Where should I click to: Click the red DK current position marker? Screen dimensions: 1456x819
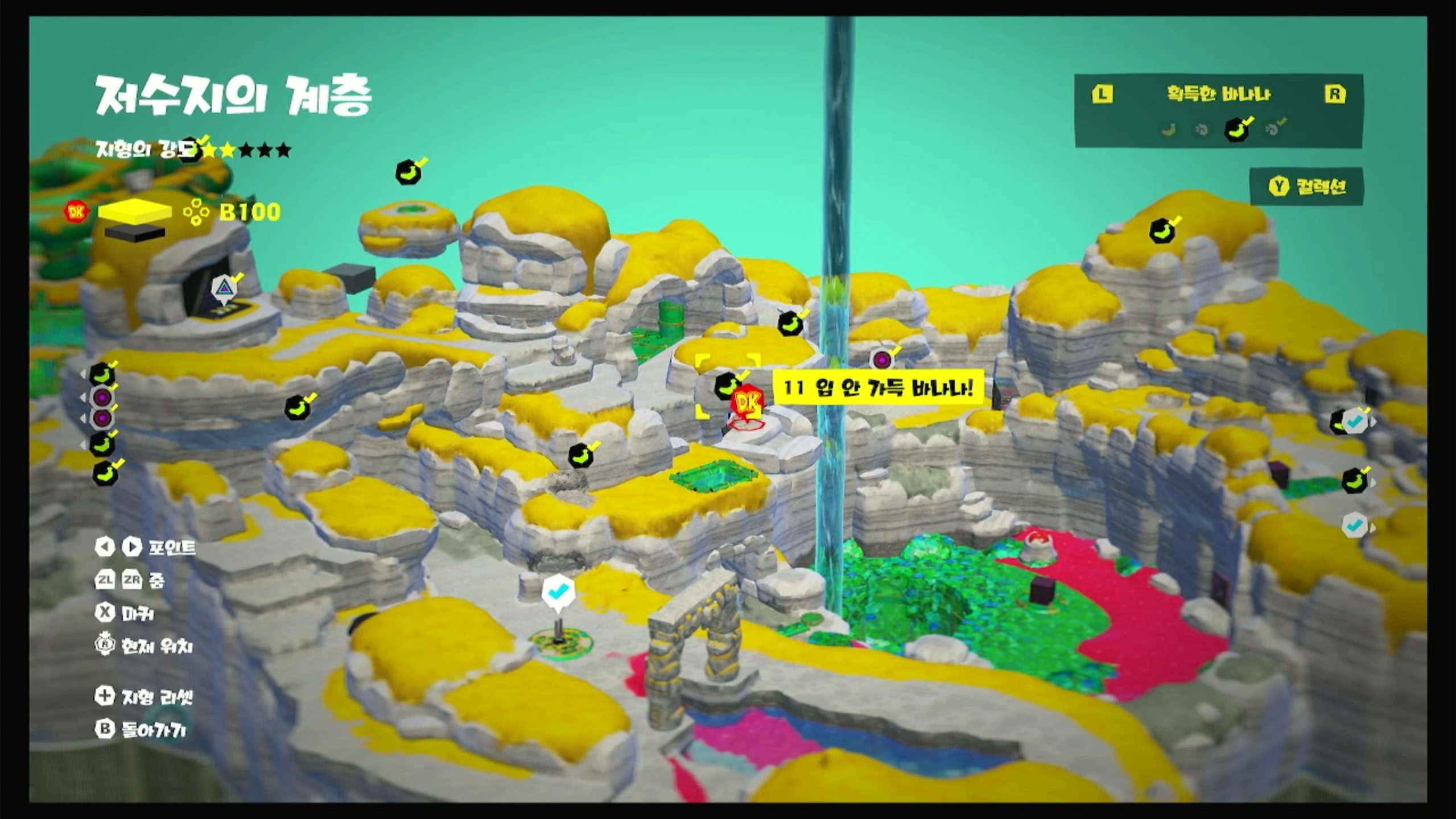click(x=748, y=403)
